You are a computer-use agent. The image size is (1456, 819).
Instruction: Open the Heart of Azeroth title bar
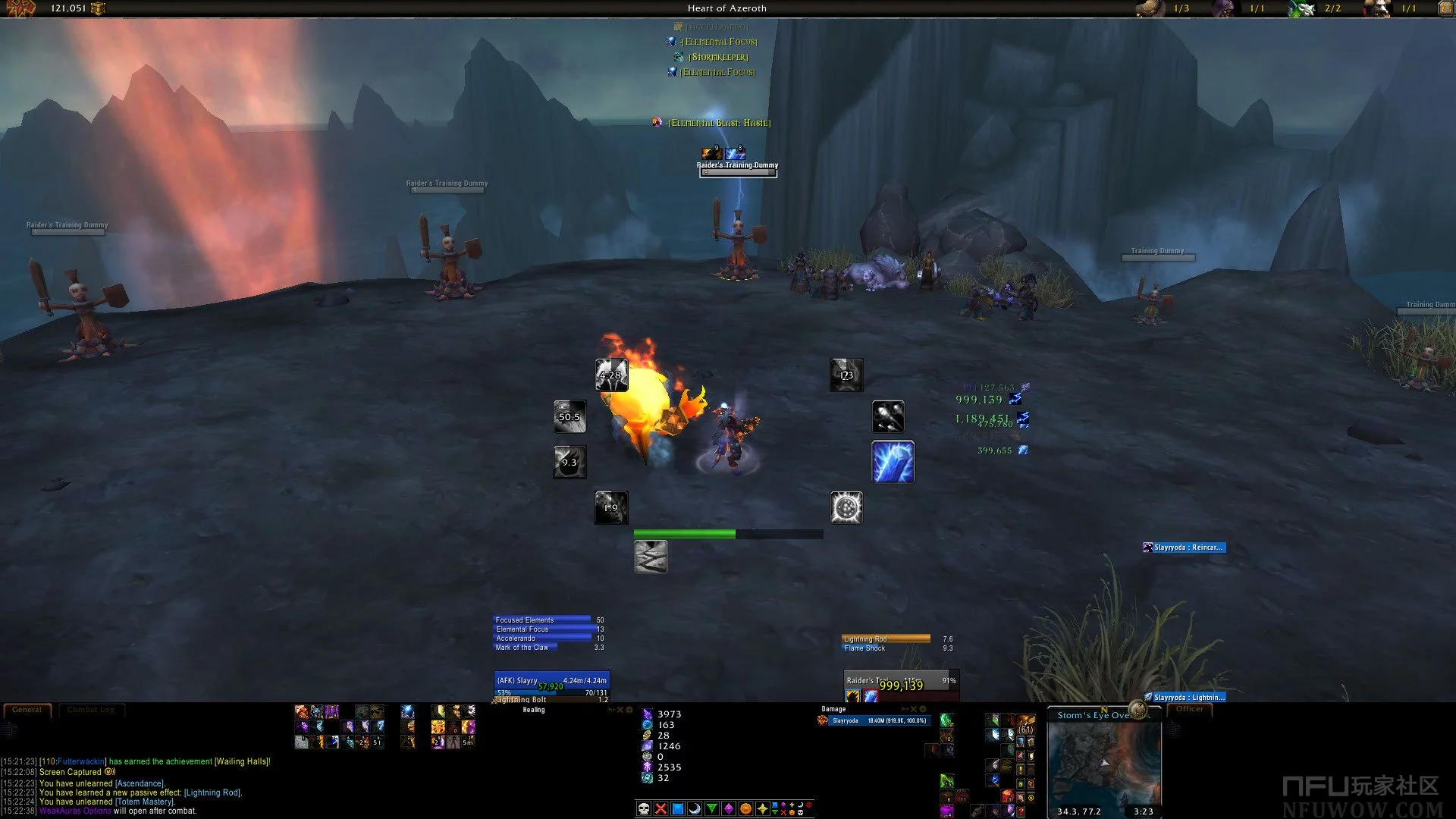click(726, 8)
